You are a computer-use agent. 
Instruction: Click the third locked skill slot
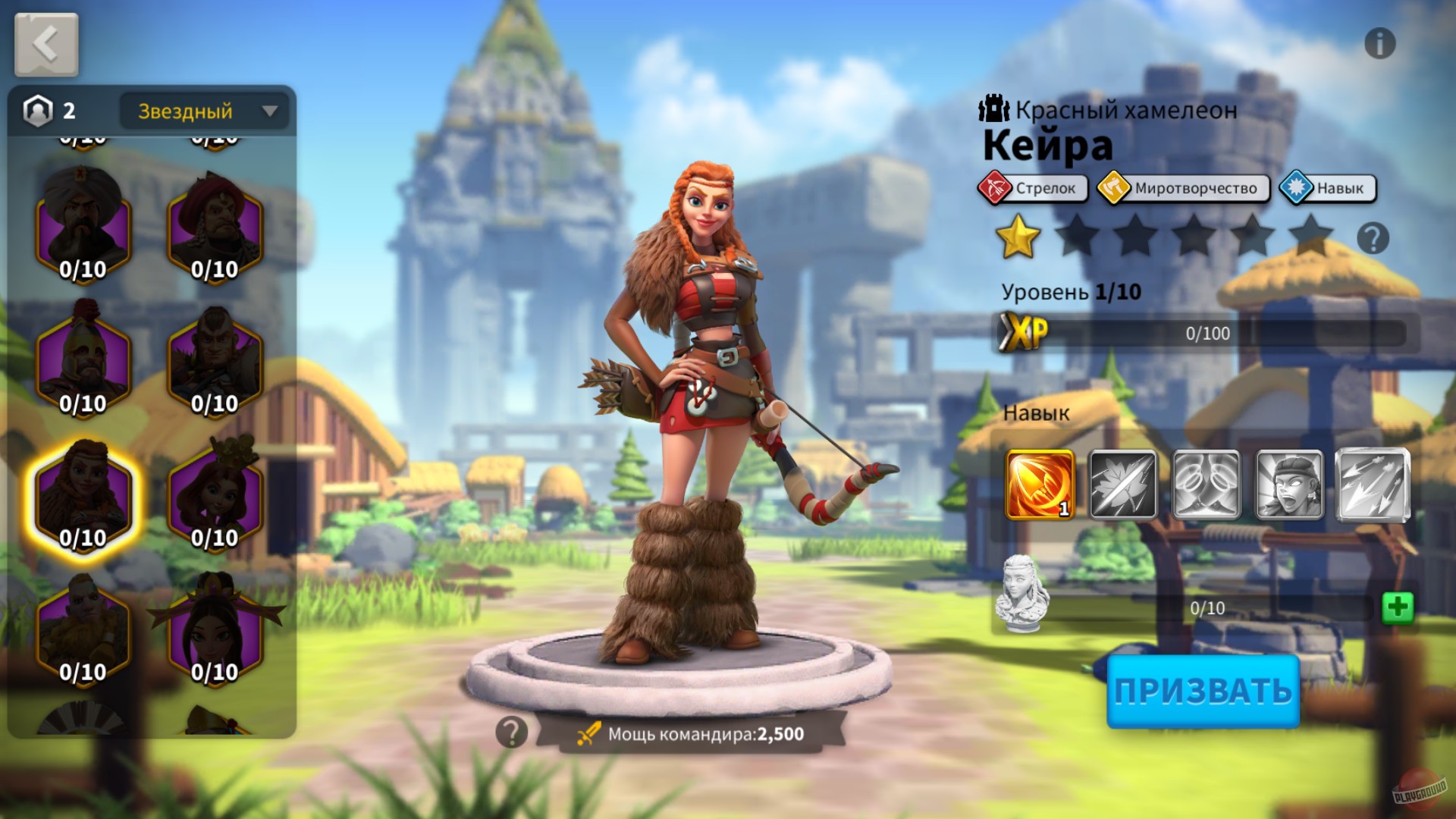[1206, 484]
